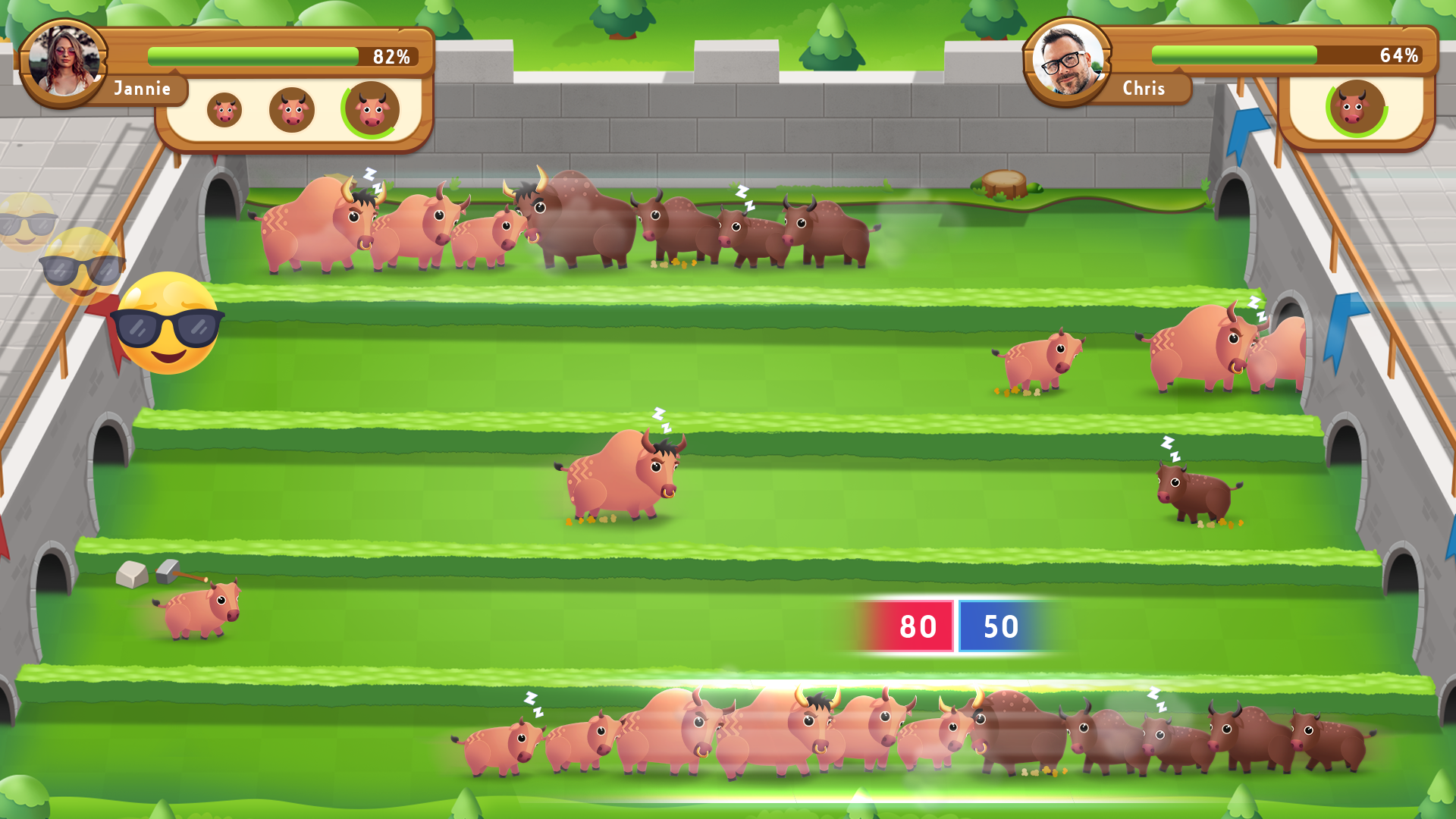Screen dimensions: 1456x819
Task: Select the small calf spawn icon
Action: [224, 111]
